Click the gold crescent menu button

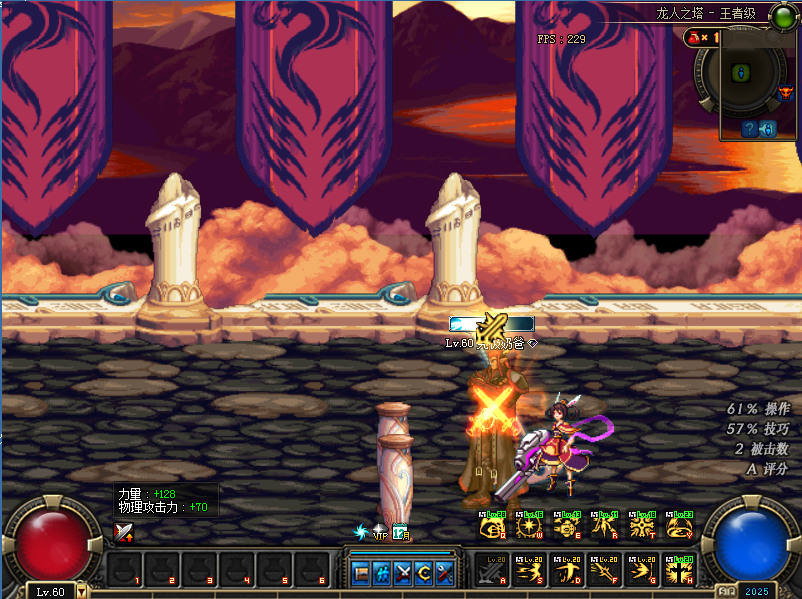click(x=424, y=573)
